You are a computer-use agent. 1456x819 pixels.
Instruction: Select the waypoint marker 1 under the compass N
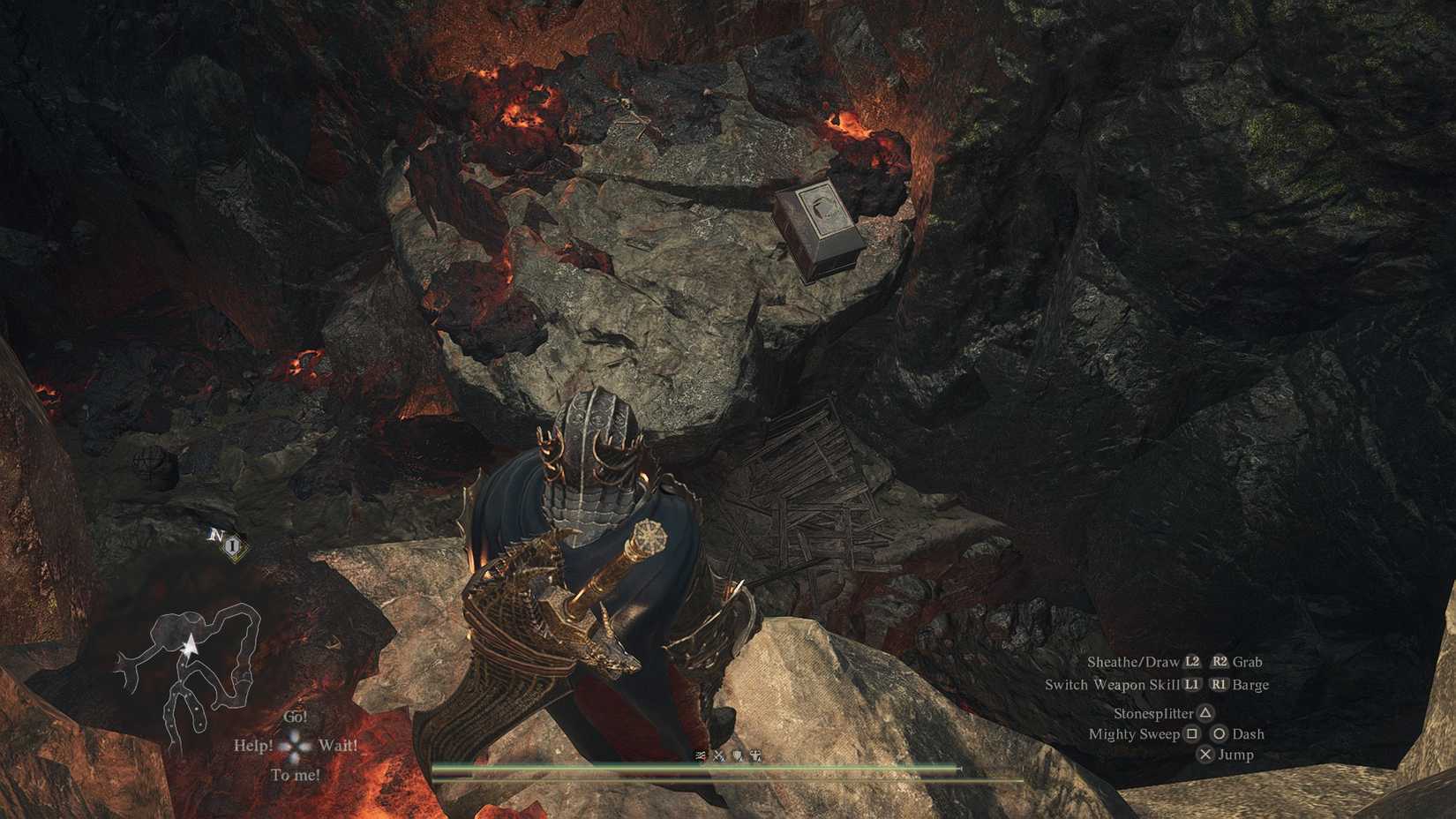231,547
